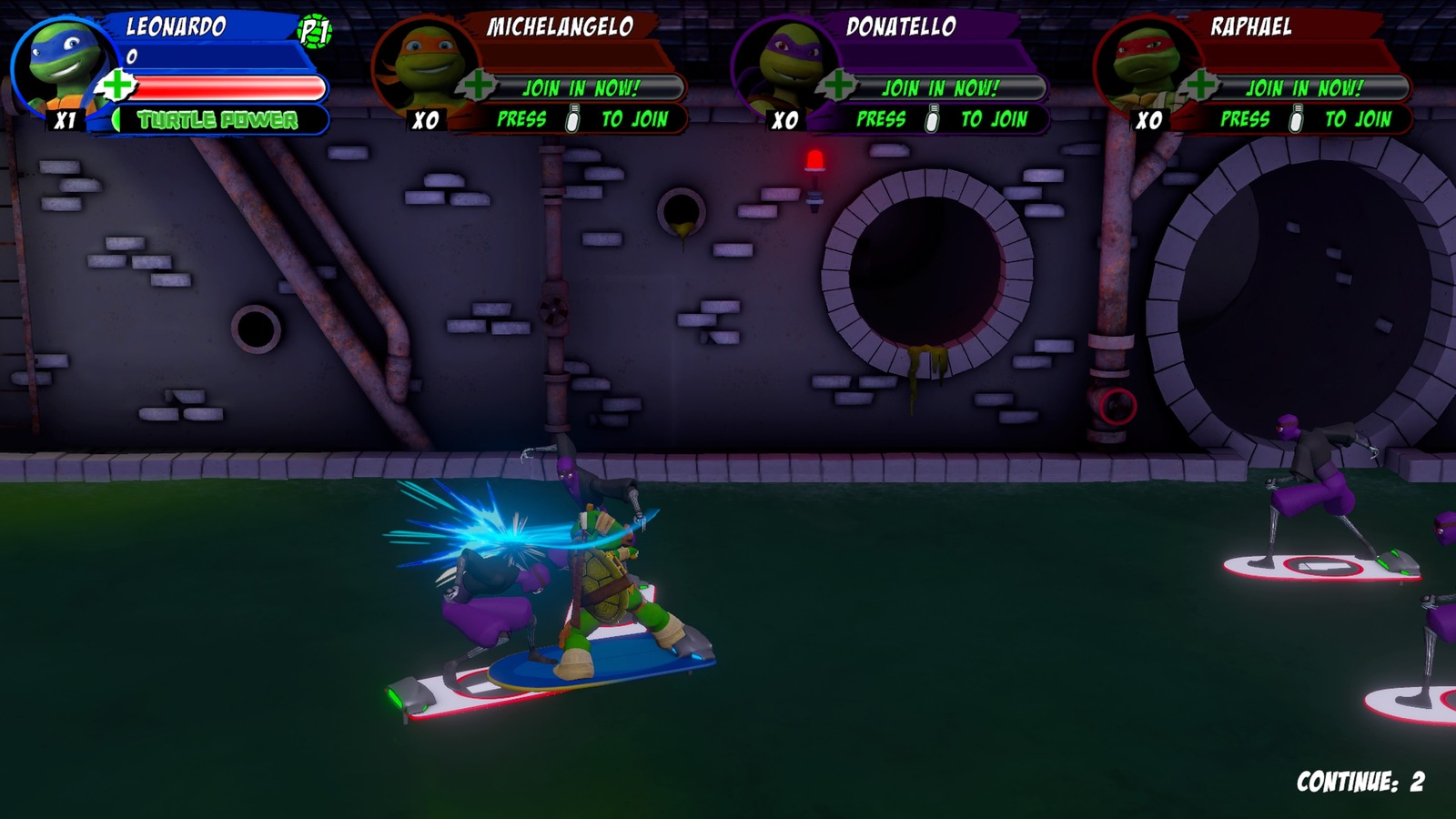The width and height of the screenshot is (1456, 819).
Task: Click the green P1 turtle shell badge
Action: click(x=314, y=32)
